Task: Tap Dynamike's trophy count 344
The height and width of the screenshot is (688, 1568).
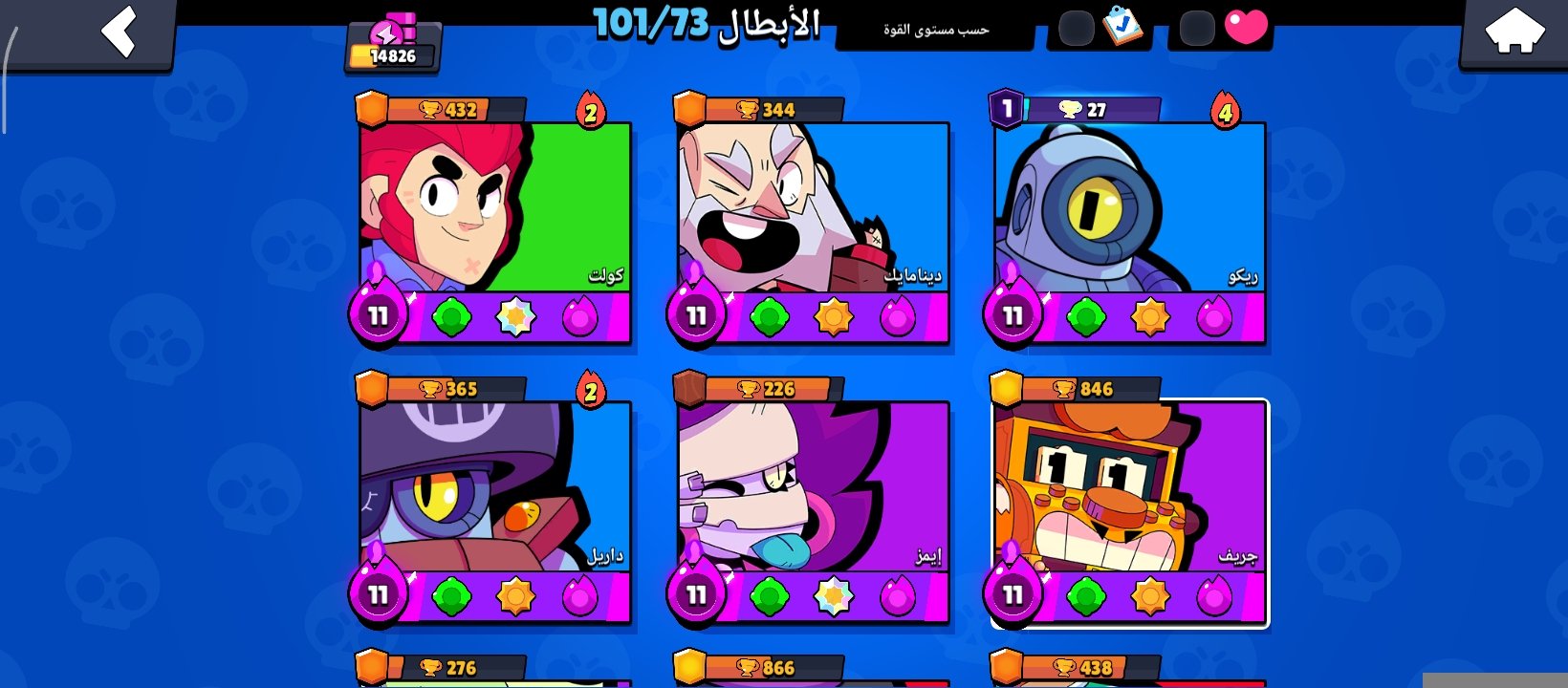Action: pyautogui.click(x=775, y=108)
